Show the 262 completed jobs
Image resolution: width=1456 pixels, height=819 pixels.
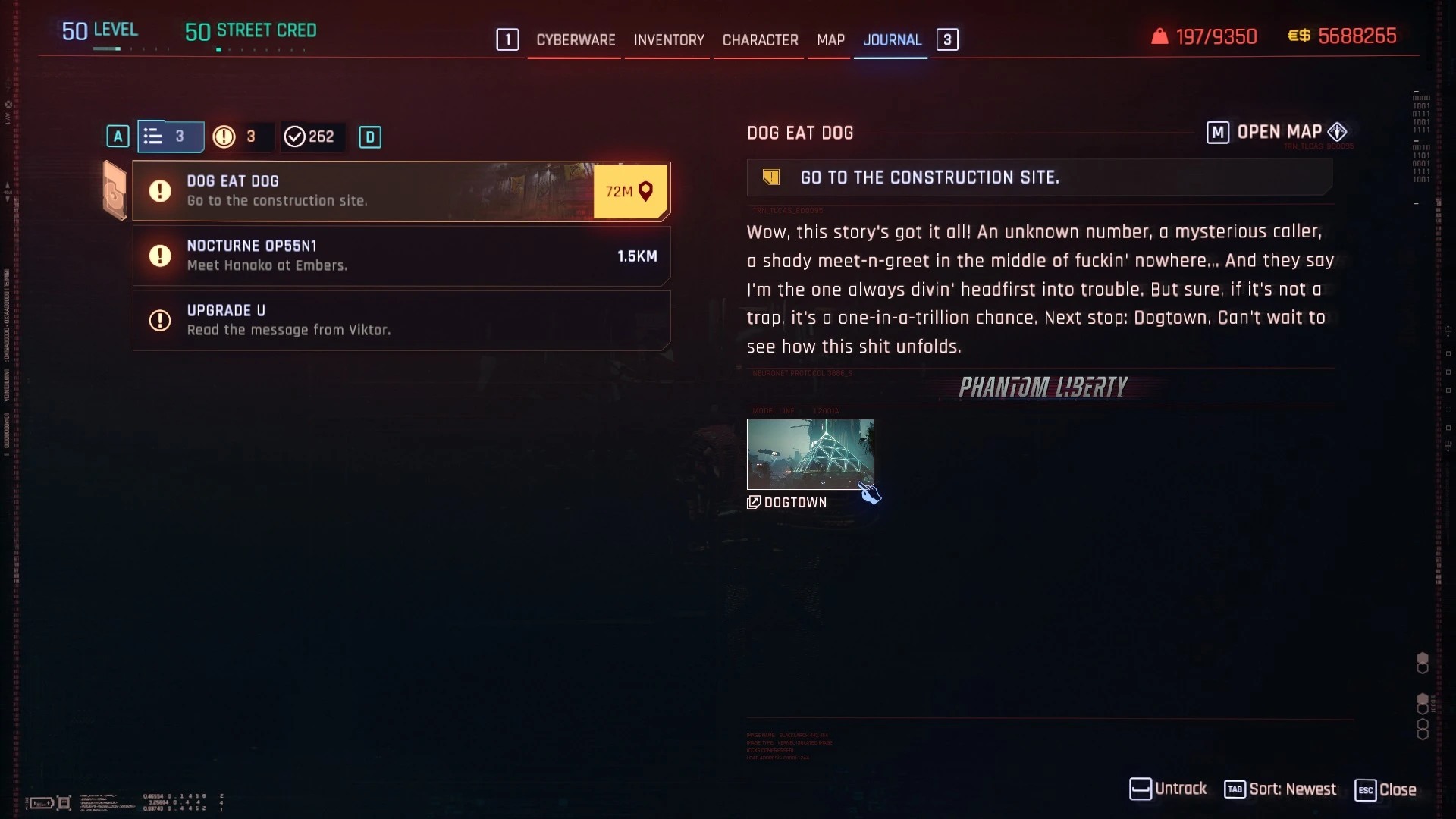coord(309,136)
